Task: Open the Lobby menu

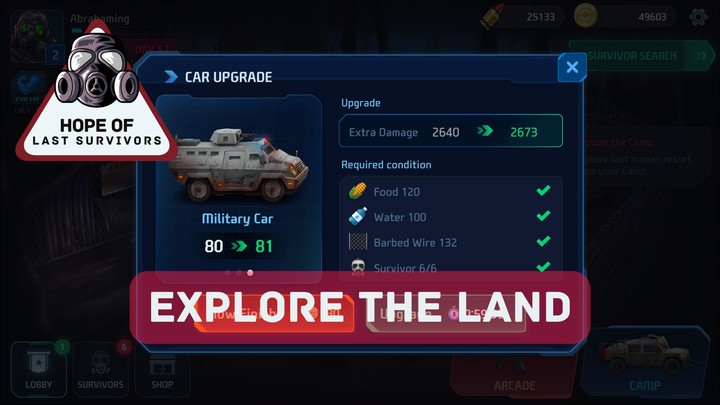Action: tap(38, 369)
